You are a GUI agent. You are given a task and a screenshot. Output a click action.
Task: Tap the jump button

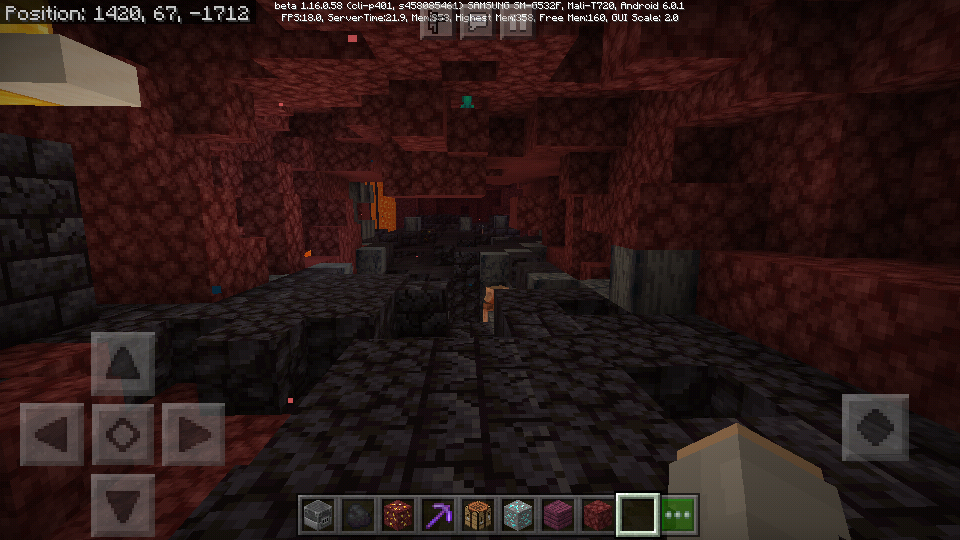click(875, 427)
